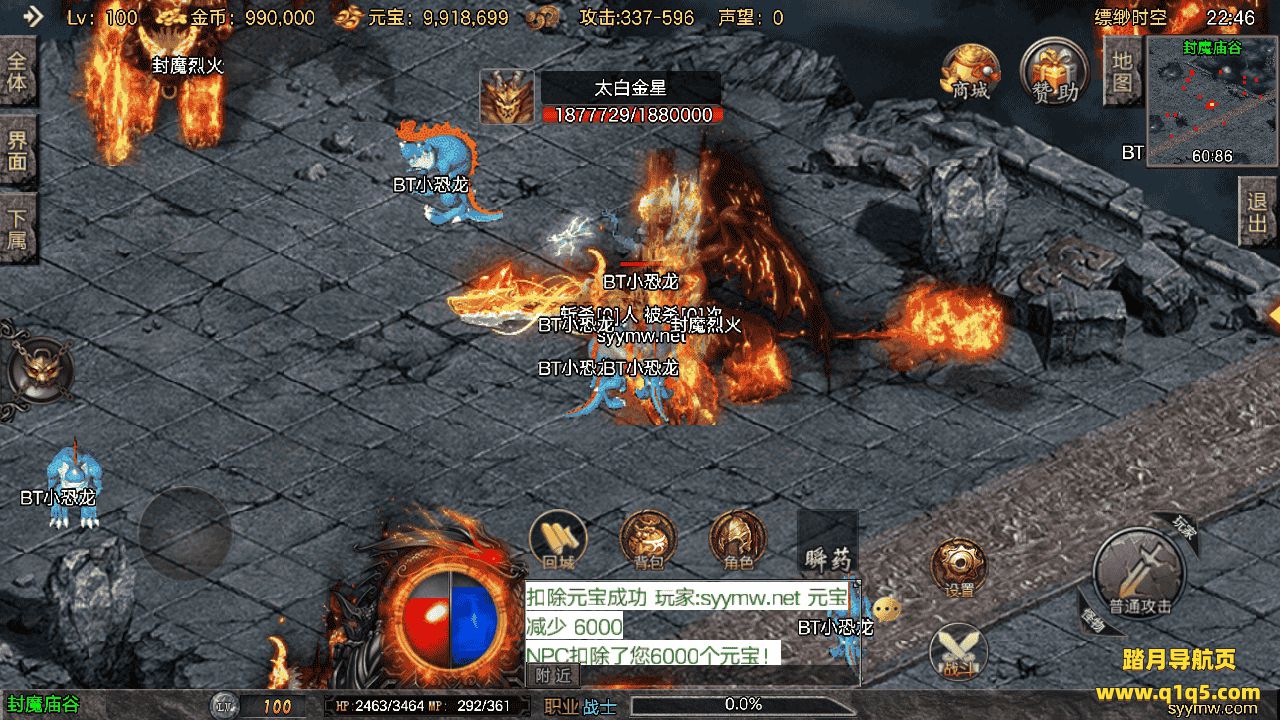This screenshot has width=1280, height=720.
Task: Open the 赞助 sponsor chest
Action: coord(1054,70)
